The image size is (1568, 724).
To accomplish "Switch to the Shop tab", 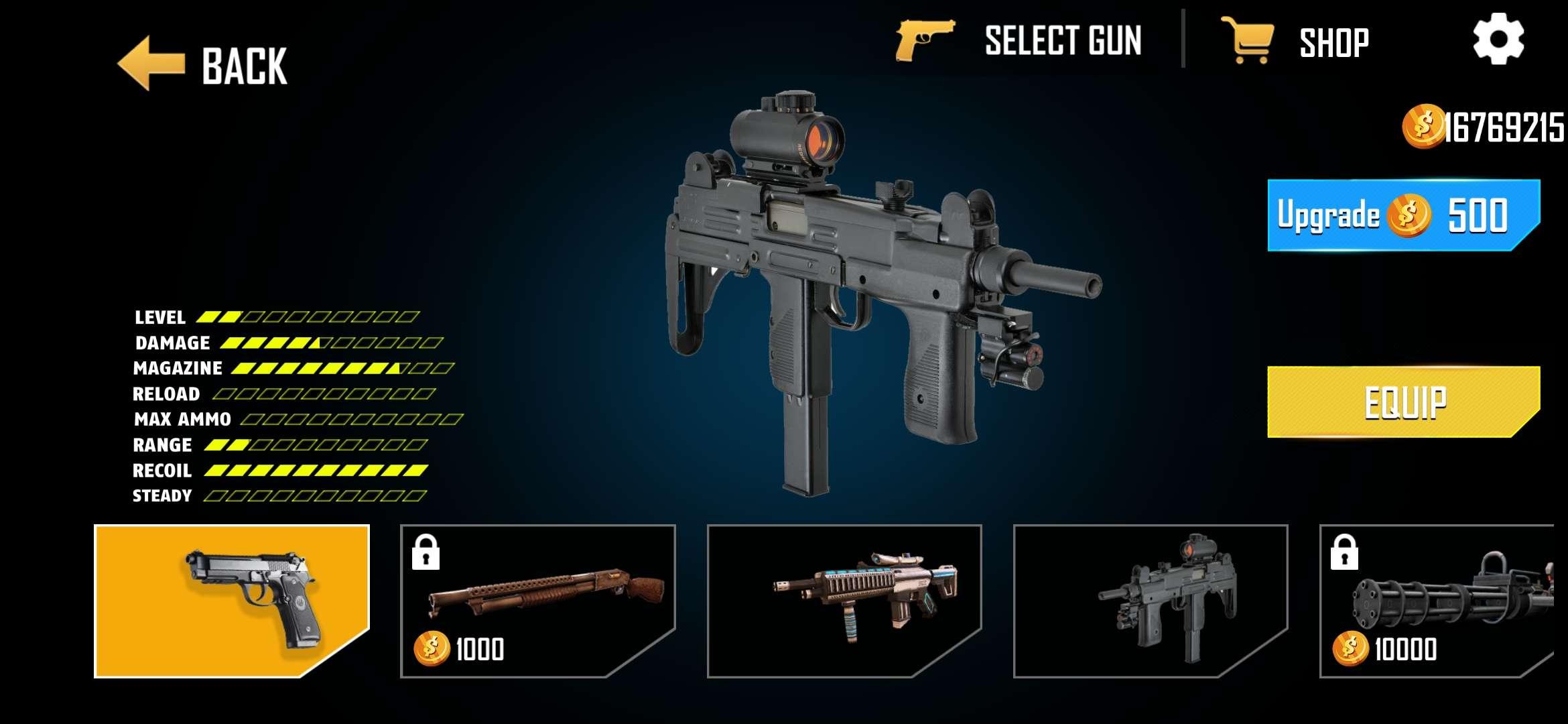I will point(1296,42).
